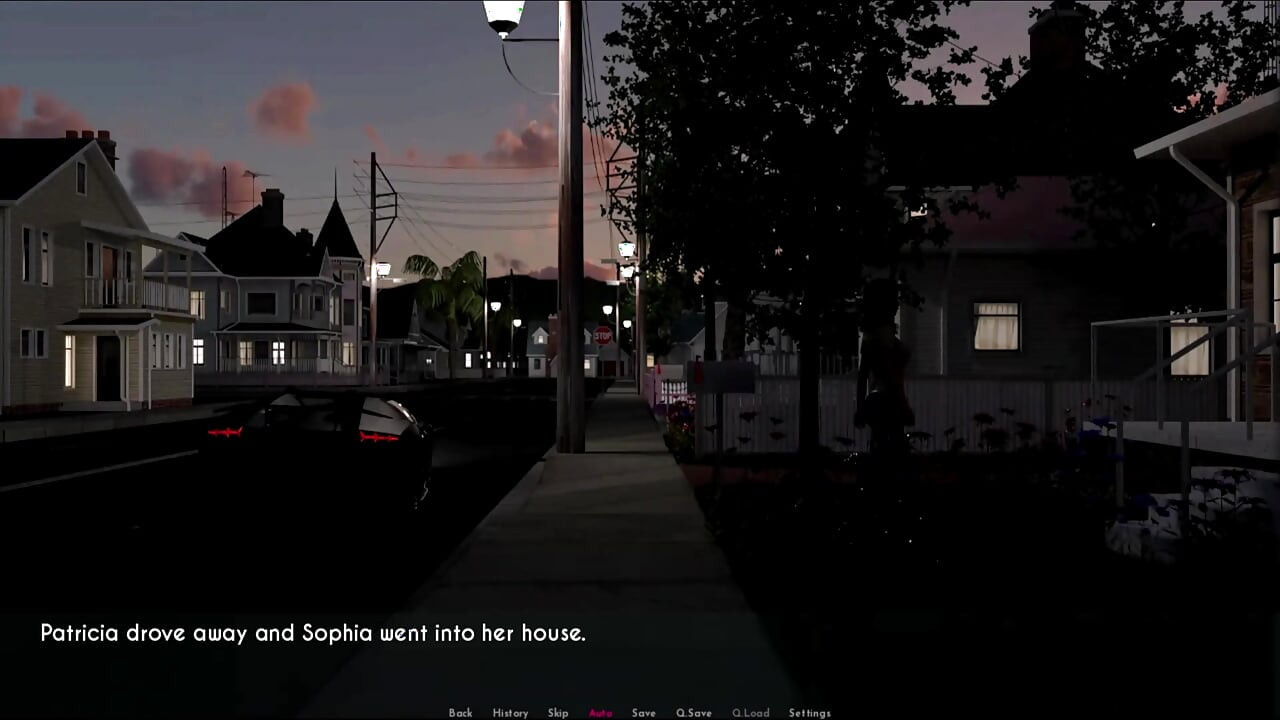Load last quicksave via Q.Load

coord(750,712)
